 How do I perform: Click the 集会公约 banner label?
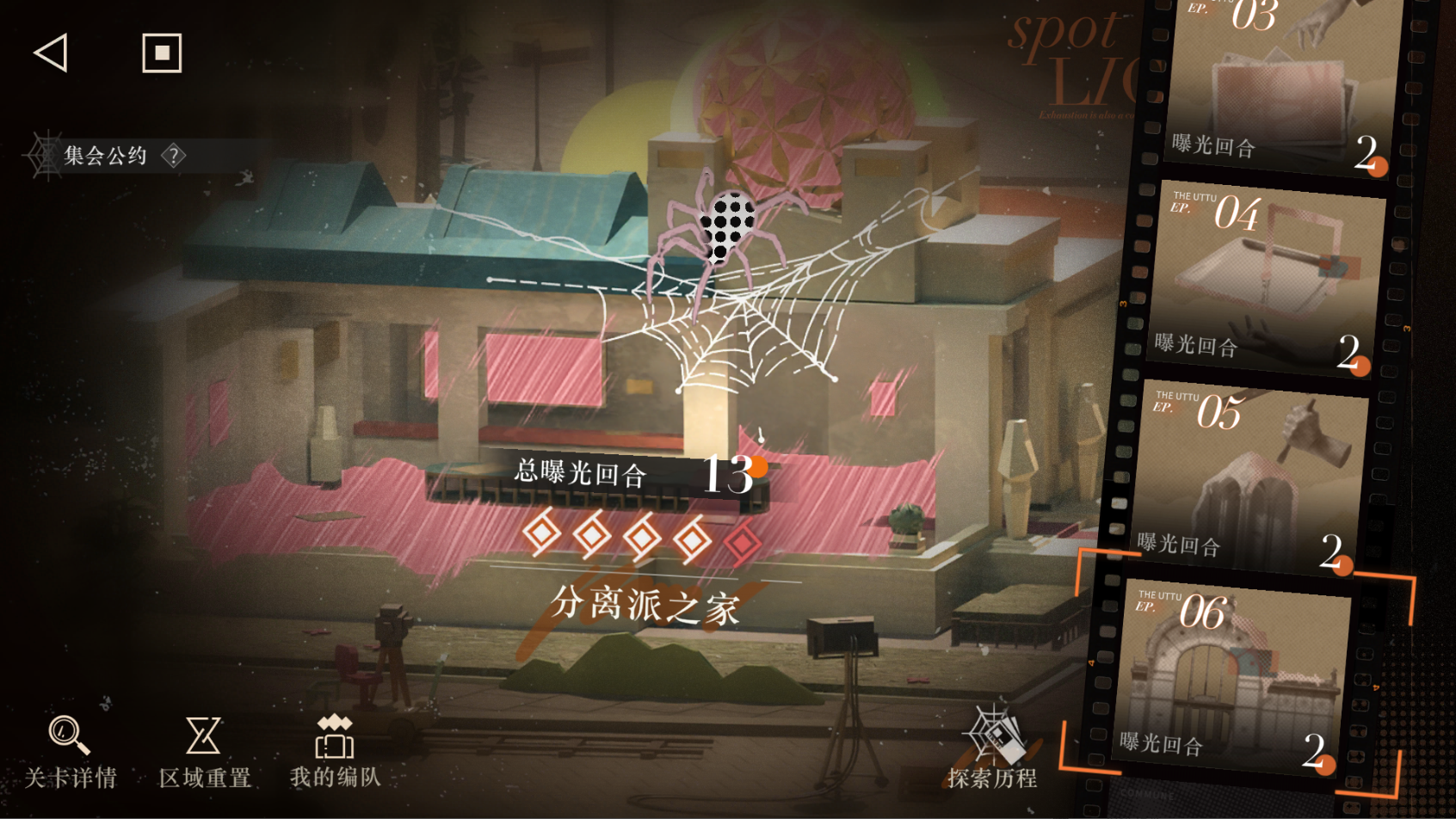[x=103, y=157]
